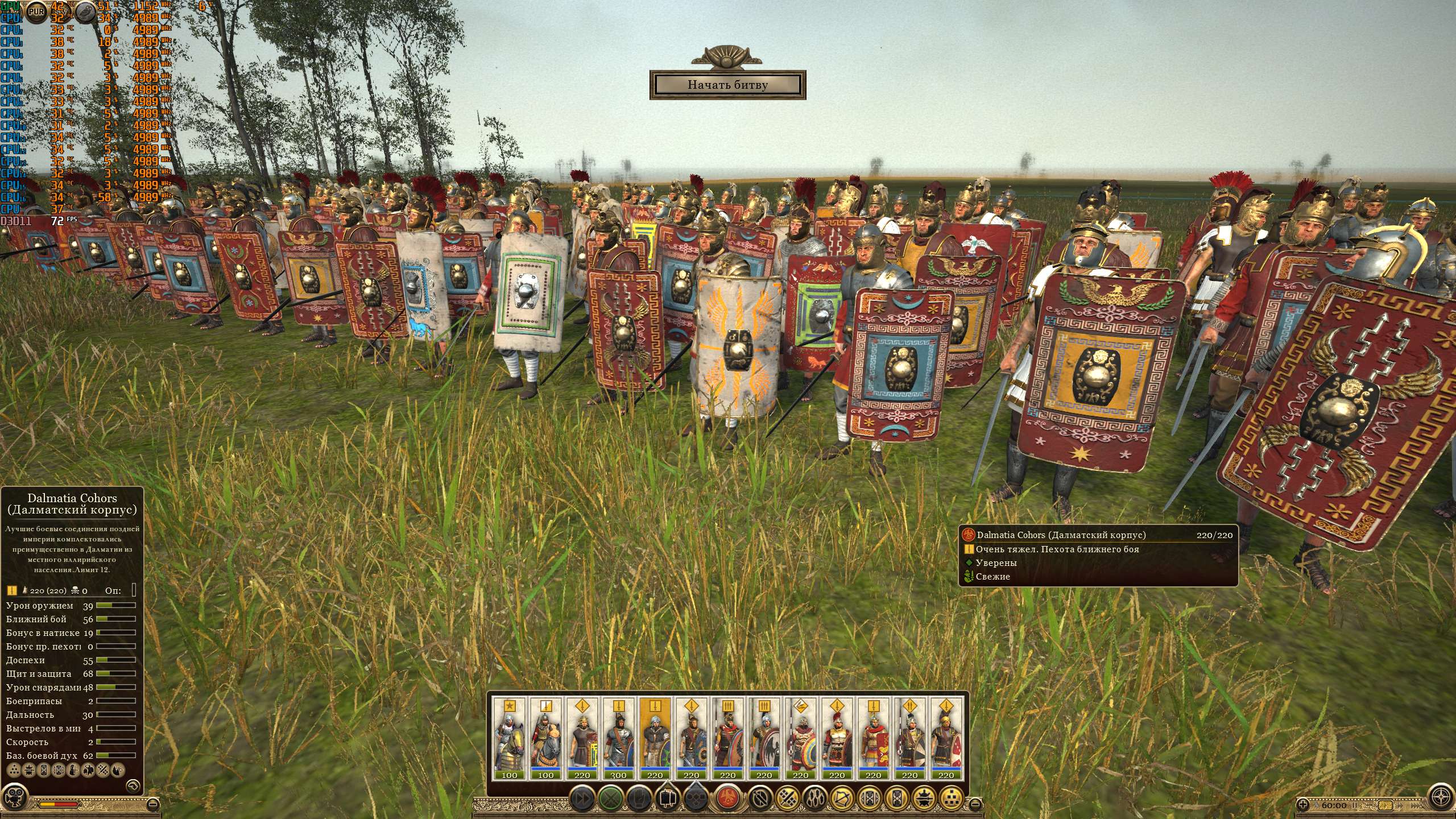Open the compass tactical map button
Viewport: 1456px width, 819px height.
pyautogui.click(x=1442, y=795)
